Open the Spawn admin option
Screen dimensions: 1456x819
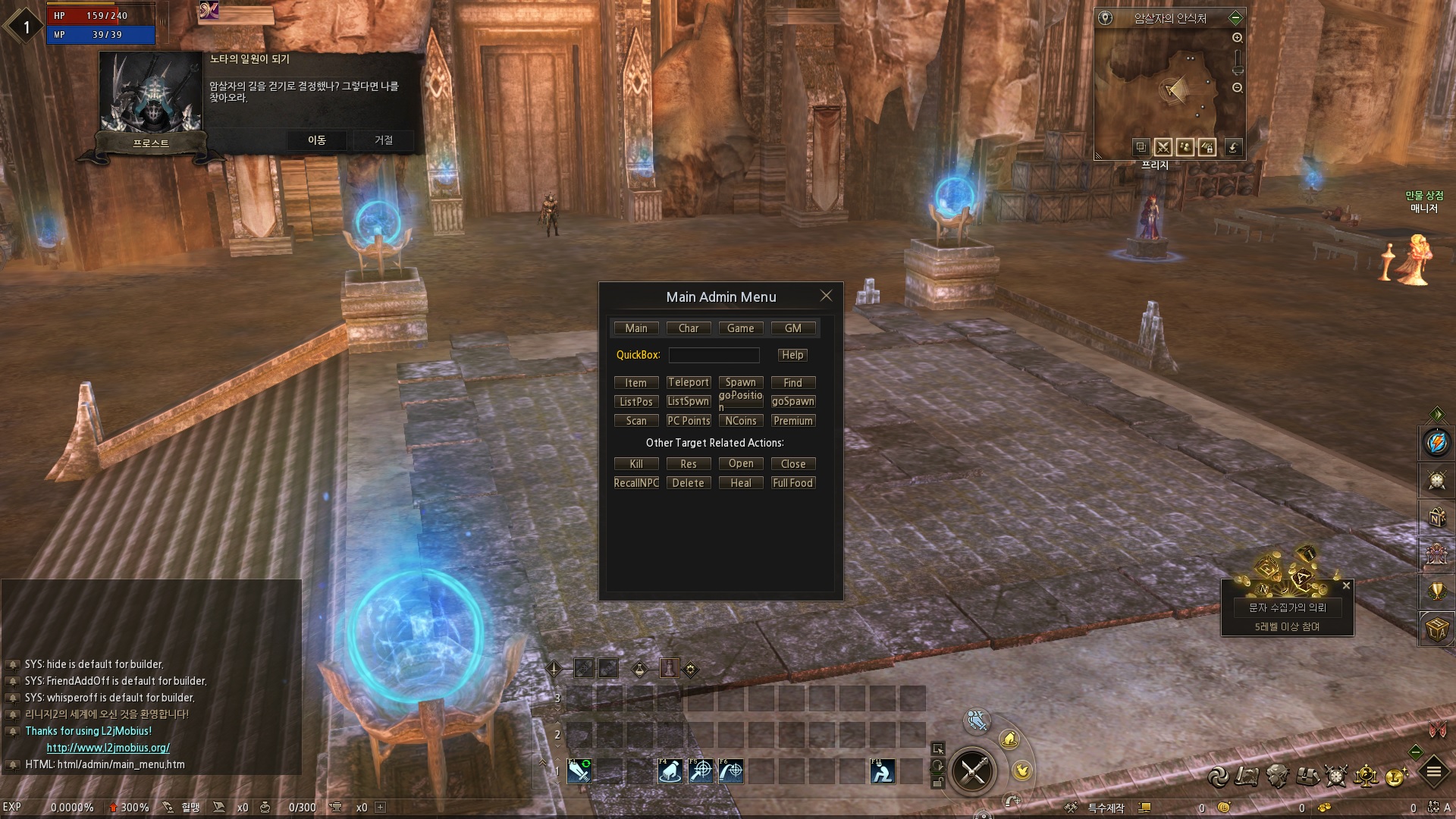pyautogui.click(x=740, y=383)
